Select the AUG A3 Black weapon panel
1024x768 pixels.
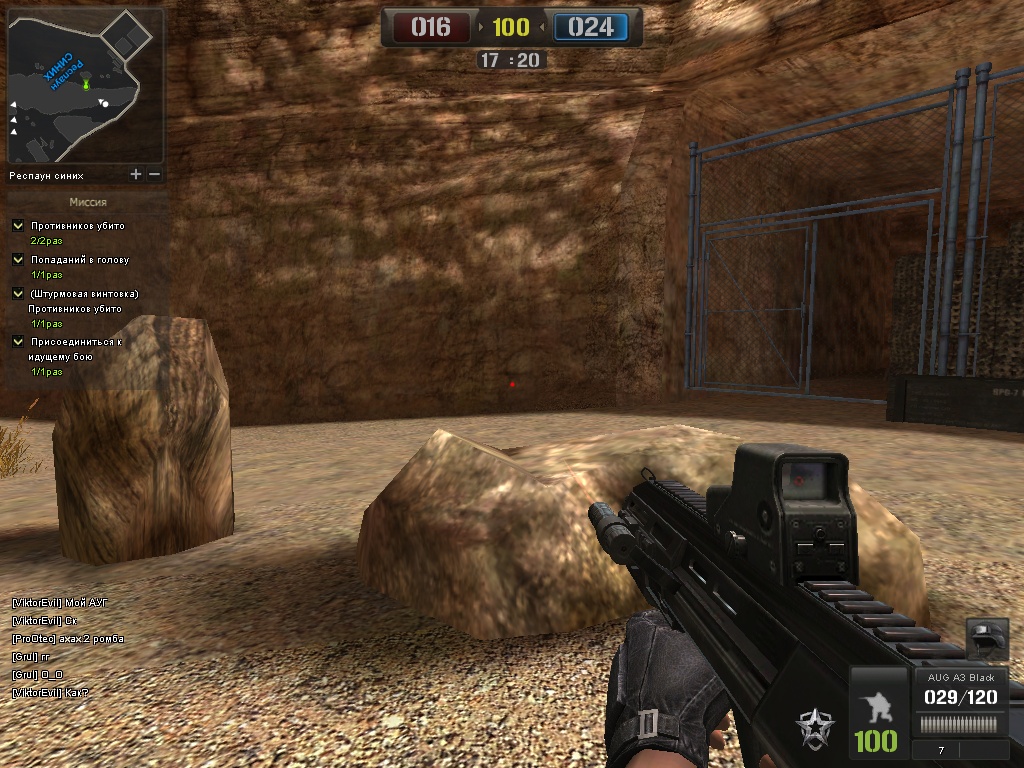(x=961, y=689)
